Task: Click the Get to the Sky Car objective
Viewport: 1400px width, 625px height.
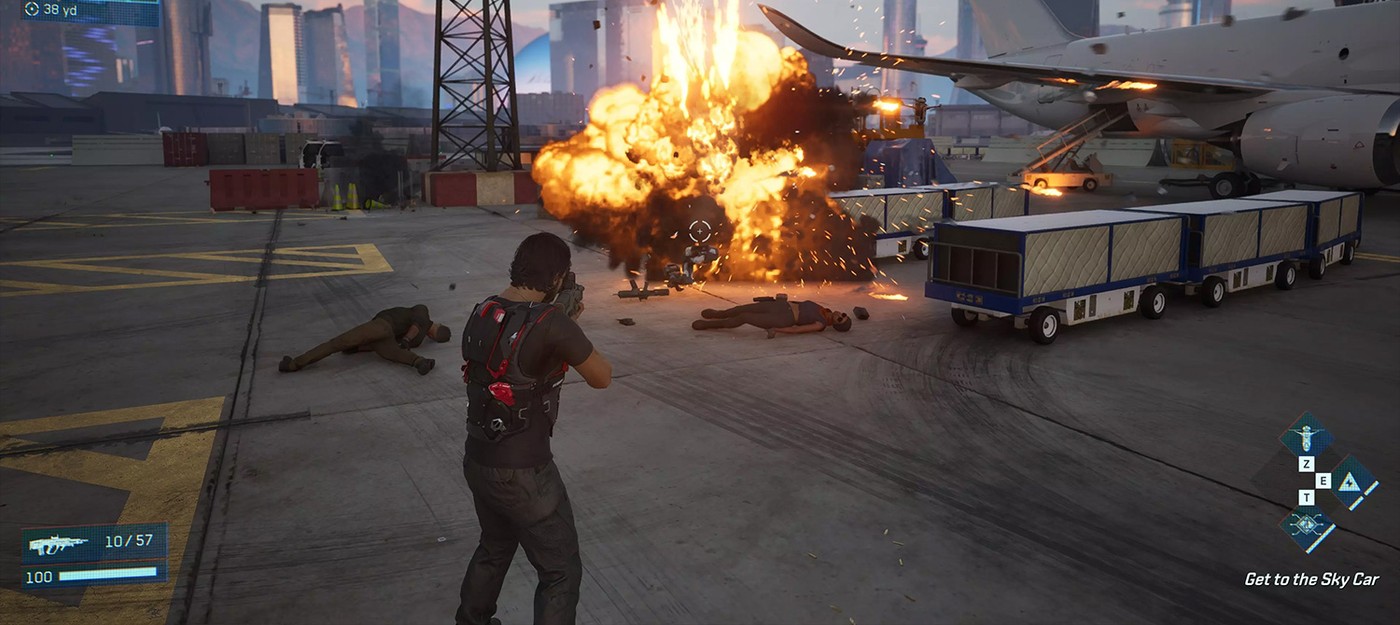Action: 1311,579
